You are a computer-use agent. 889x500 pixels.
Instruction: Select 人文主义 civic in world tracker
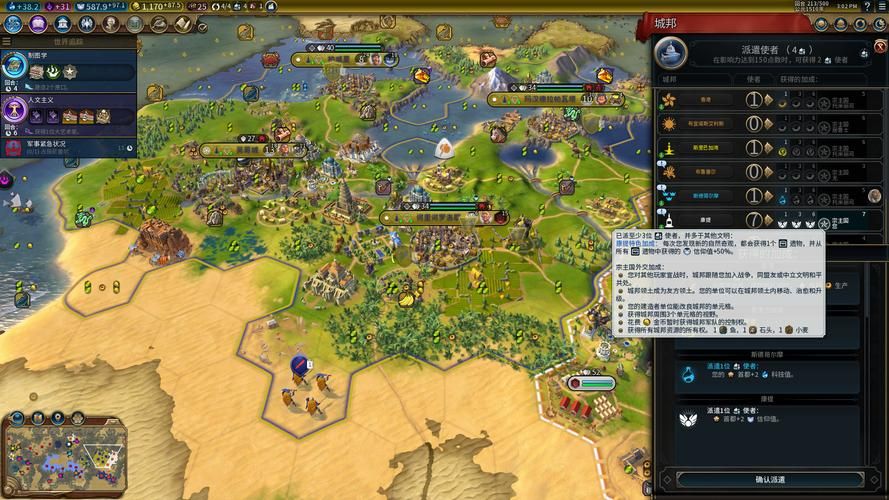pos(70,113)
